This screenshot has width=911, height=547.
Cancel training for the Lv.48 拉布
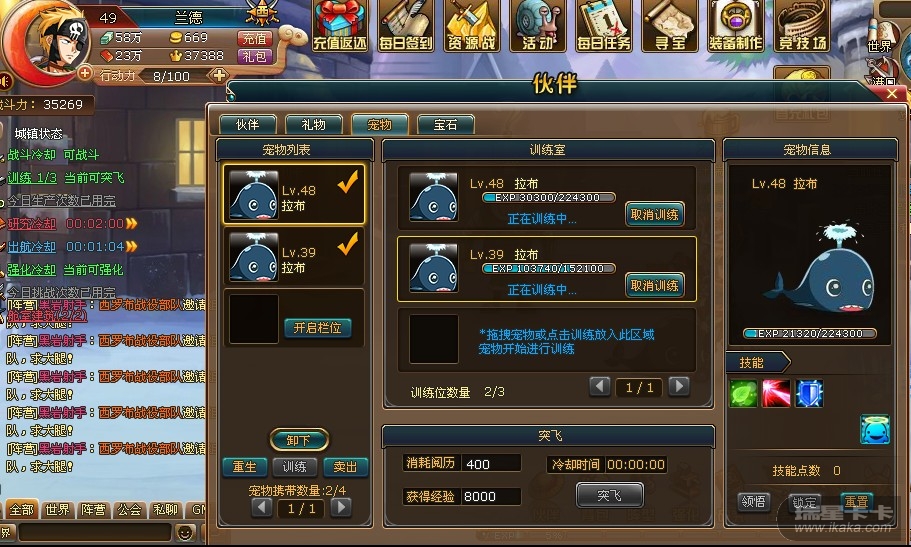pos(655,214)
